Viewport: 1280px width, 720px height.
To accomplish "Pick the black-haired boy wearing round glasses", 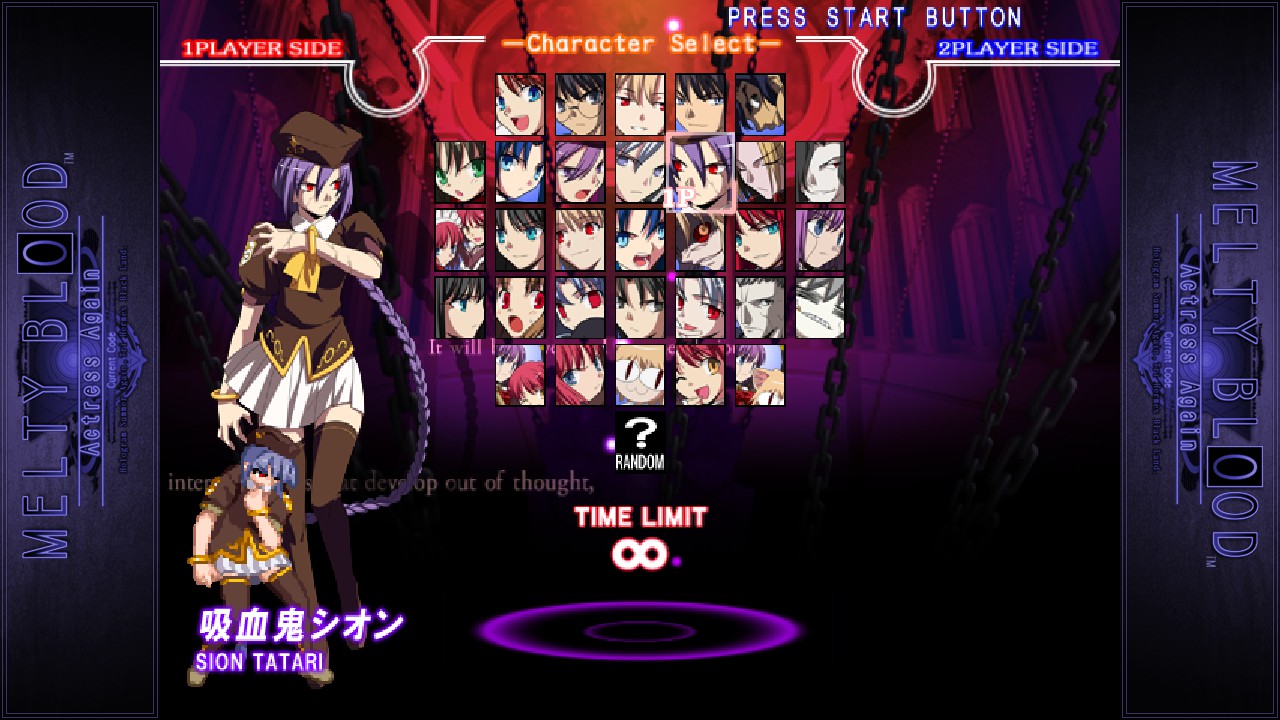I will (x=580, y=104).
